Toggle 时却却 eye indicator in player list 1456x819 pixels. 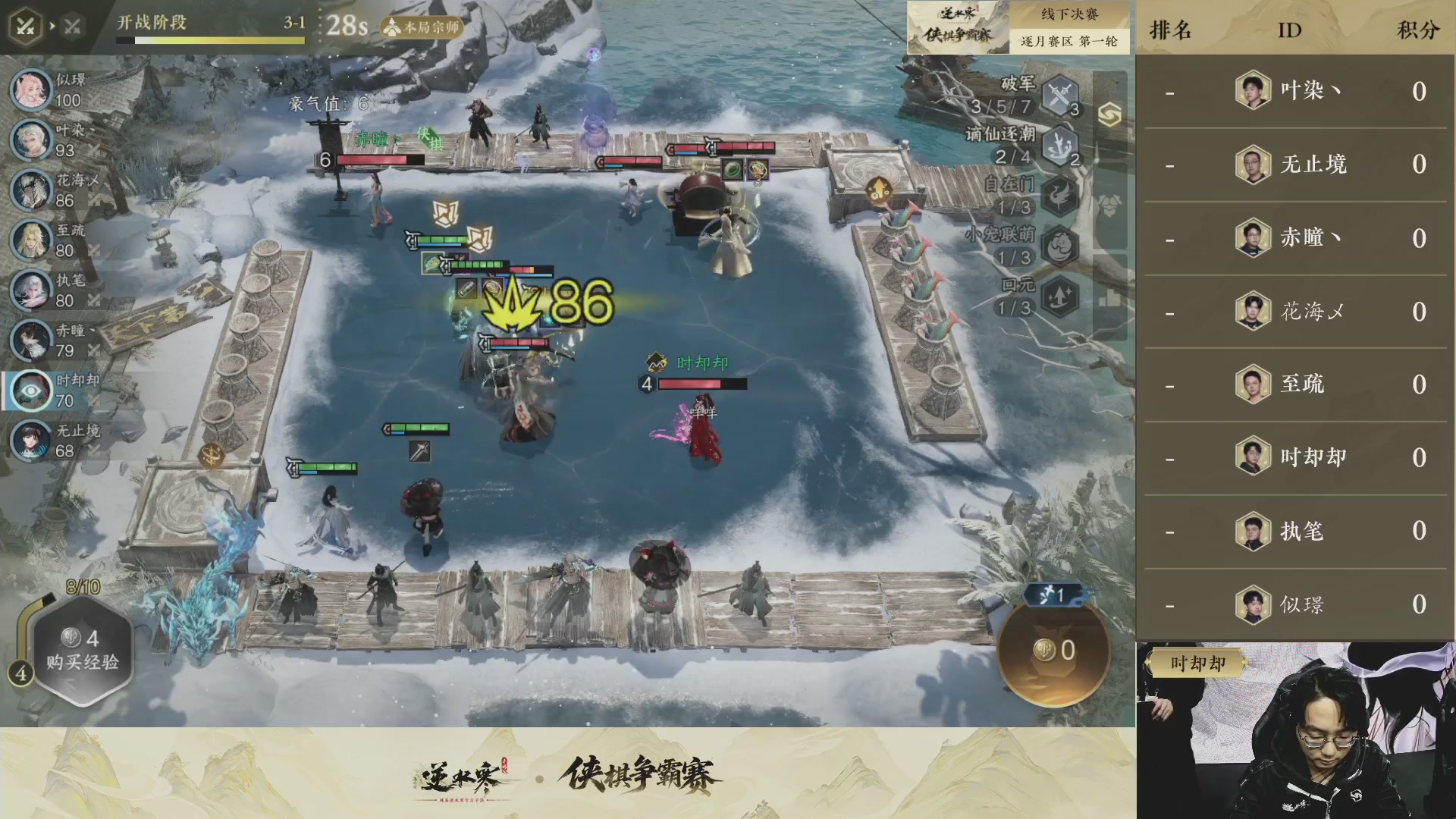pyautogui.click(x=31, y=391)
